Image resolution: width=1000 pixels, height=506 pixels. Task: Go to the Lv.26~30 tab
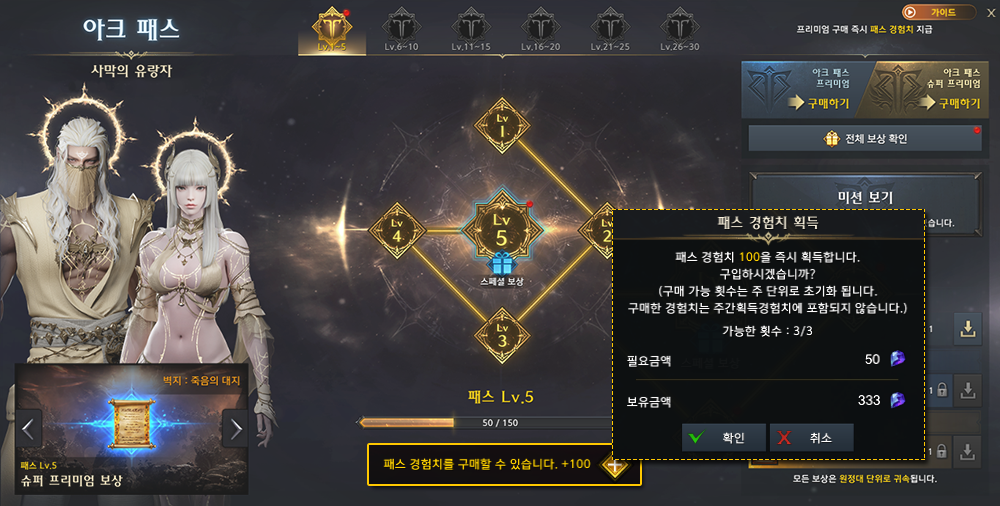680,30
